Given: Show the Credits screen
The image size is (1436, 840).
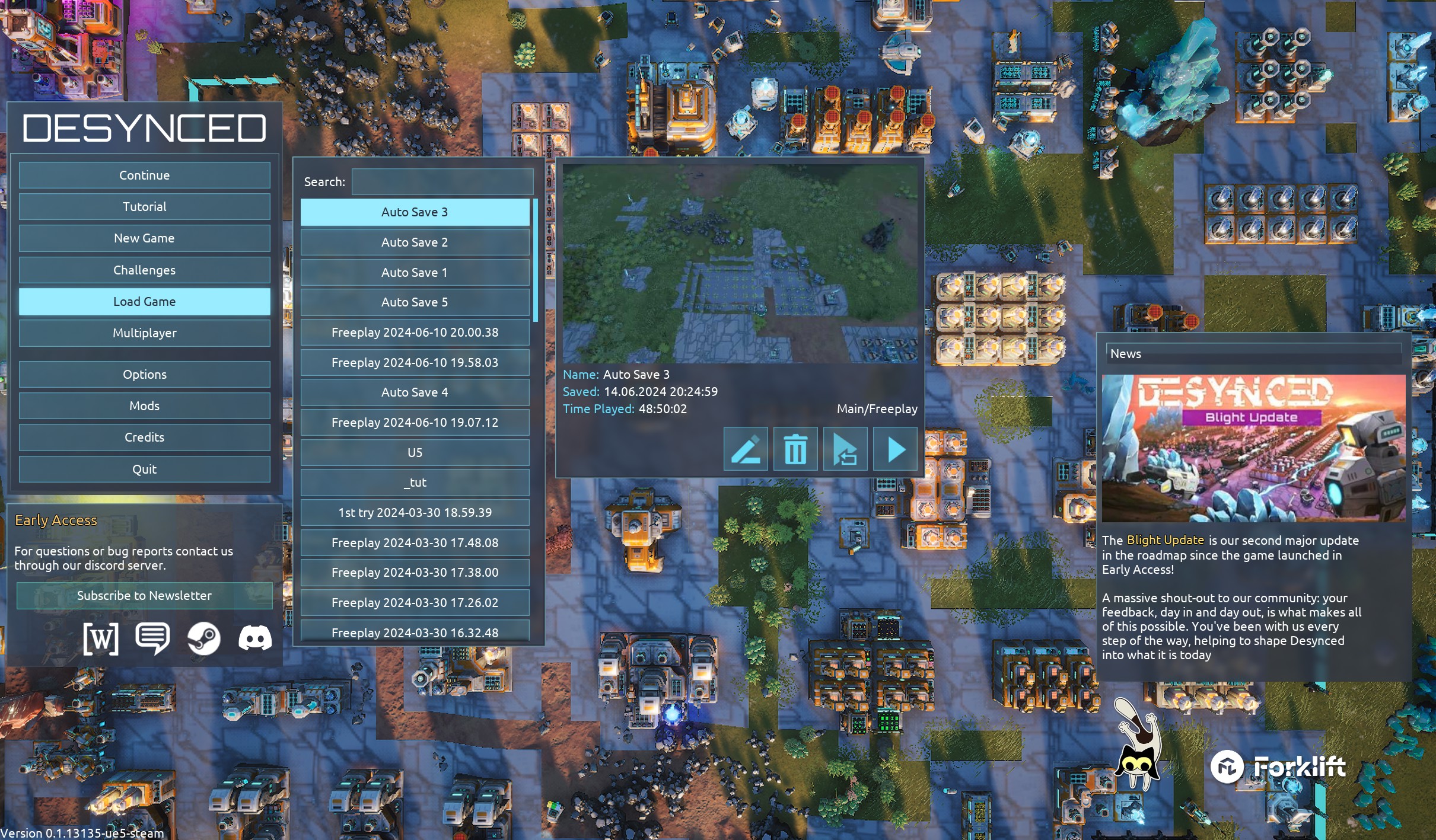Looking at the screenshot, I should (144, 437).
